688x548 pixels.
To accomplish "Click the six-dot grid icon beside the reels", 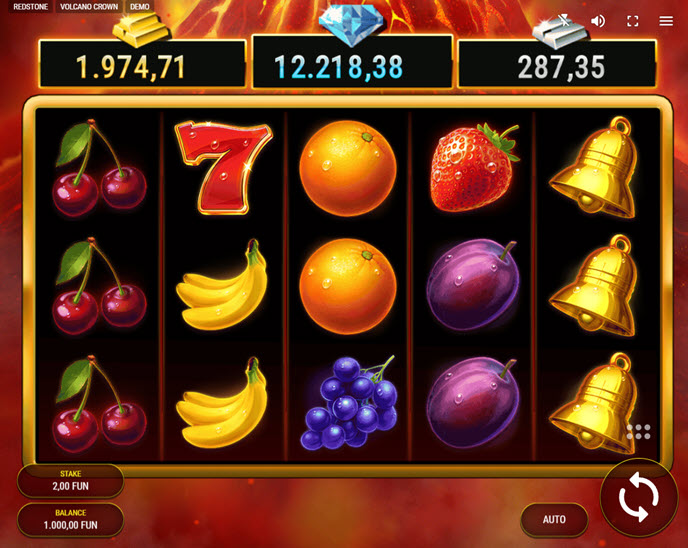I will 638,432.
